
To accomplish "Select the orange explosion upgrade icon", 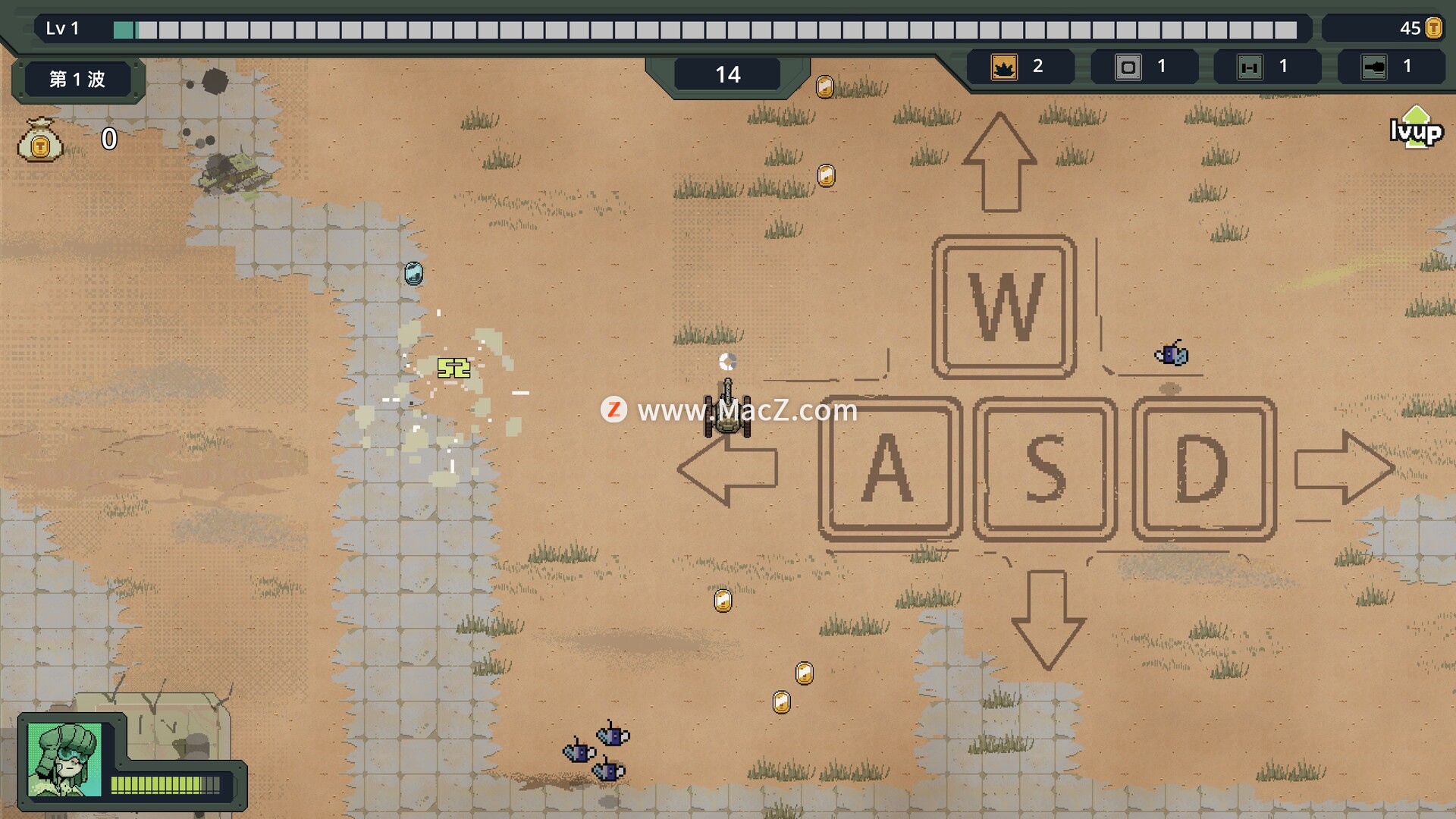I will (x=1004, y=67).
